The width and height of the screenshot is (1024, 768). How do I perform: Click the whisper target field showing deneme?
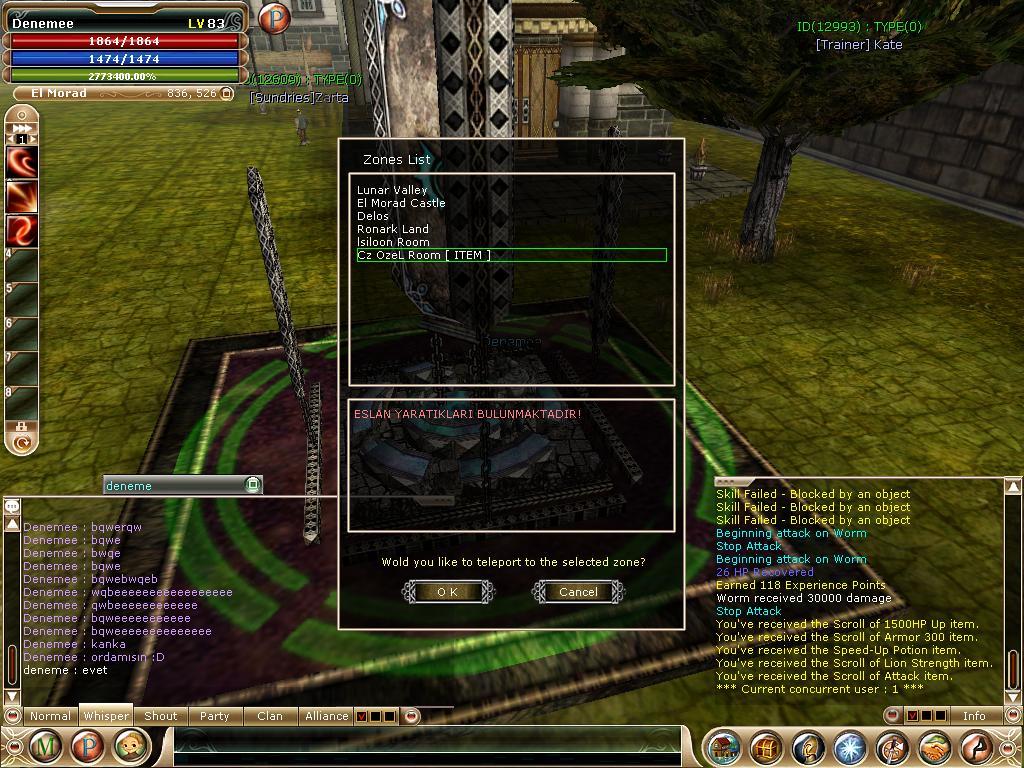point(175,485)
